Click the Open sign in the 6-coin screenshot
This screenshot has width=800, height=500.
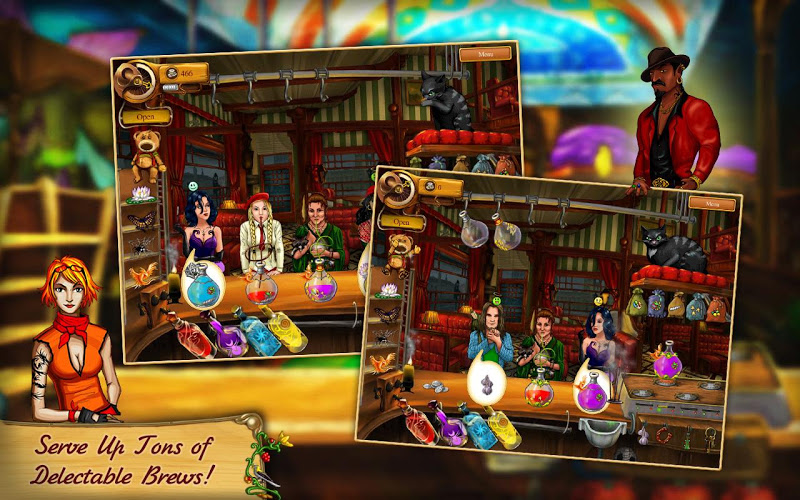tap(402, 222)
